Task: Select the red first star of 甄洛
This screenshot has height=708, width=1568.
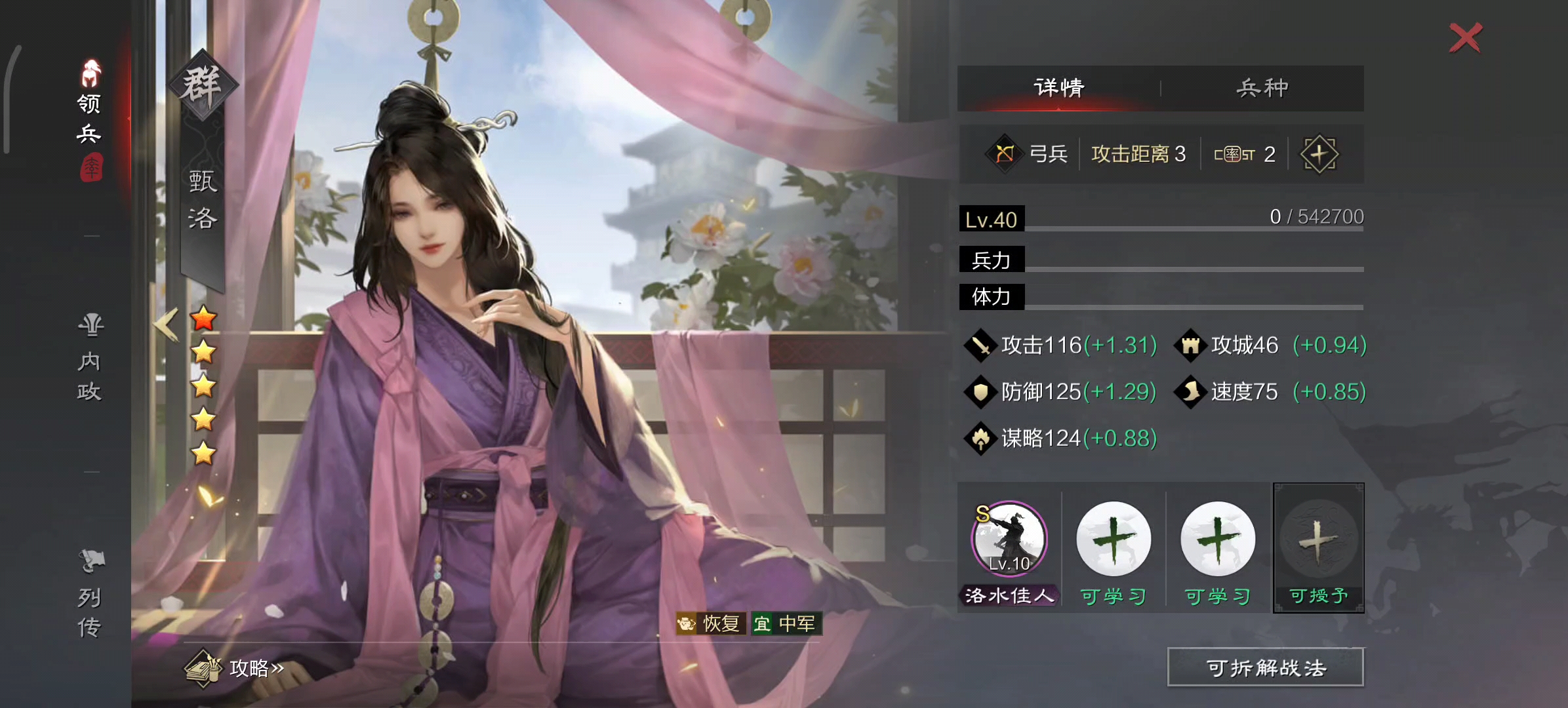Action: 204,320
